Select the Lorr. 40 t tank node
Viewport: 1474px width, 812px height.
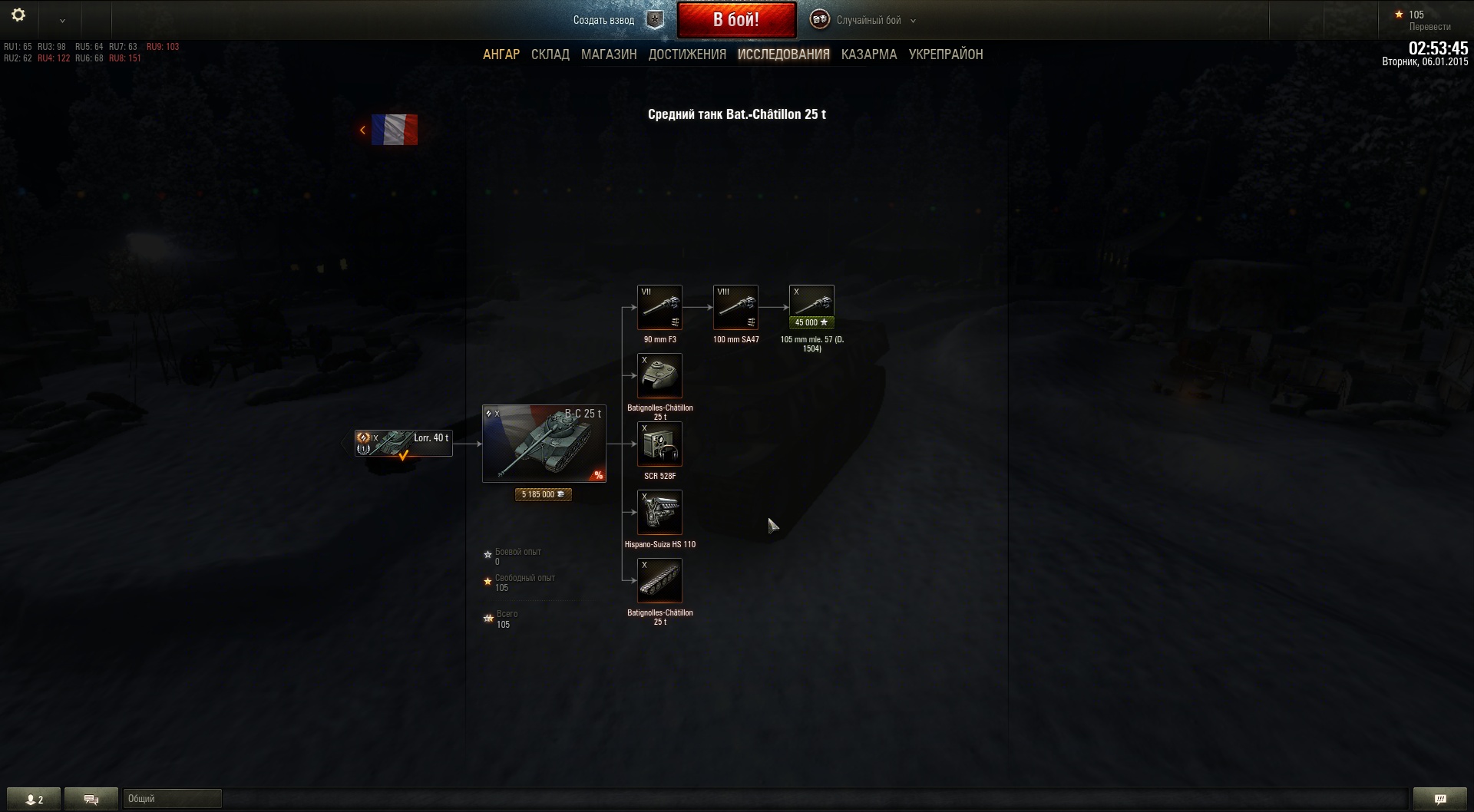tap(403, 444)
